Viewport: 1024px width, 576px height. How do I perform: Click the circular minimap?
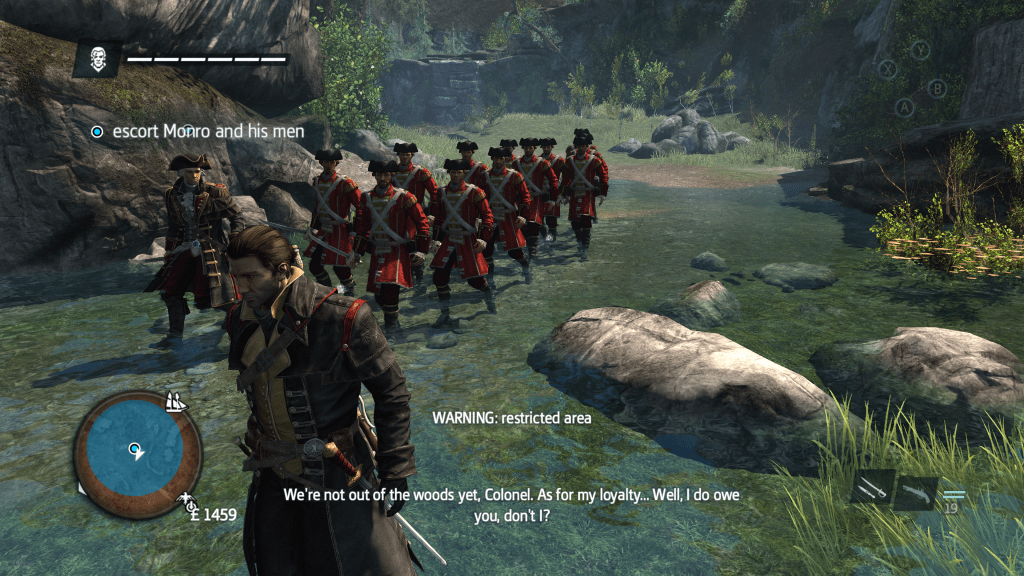137,453
